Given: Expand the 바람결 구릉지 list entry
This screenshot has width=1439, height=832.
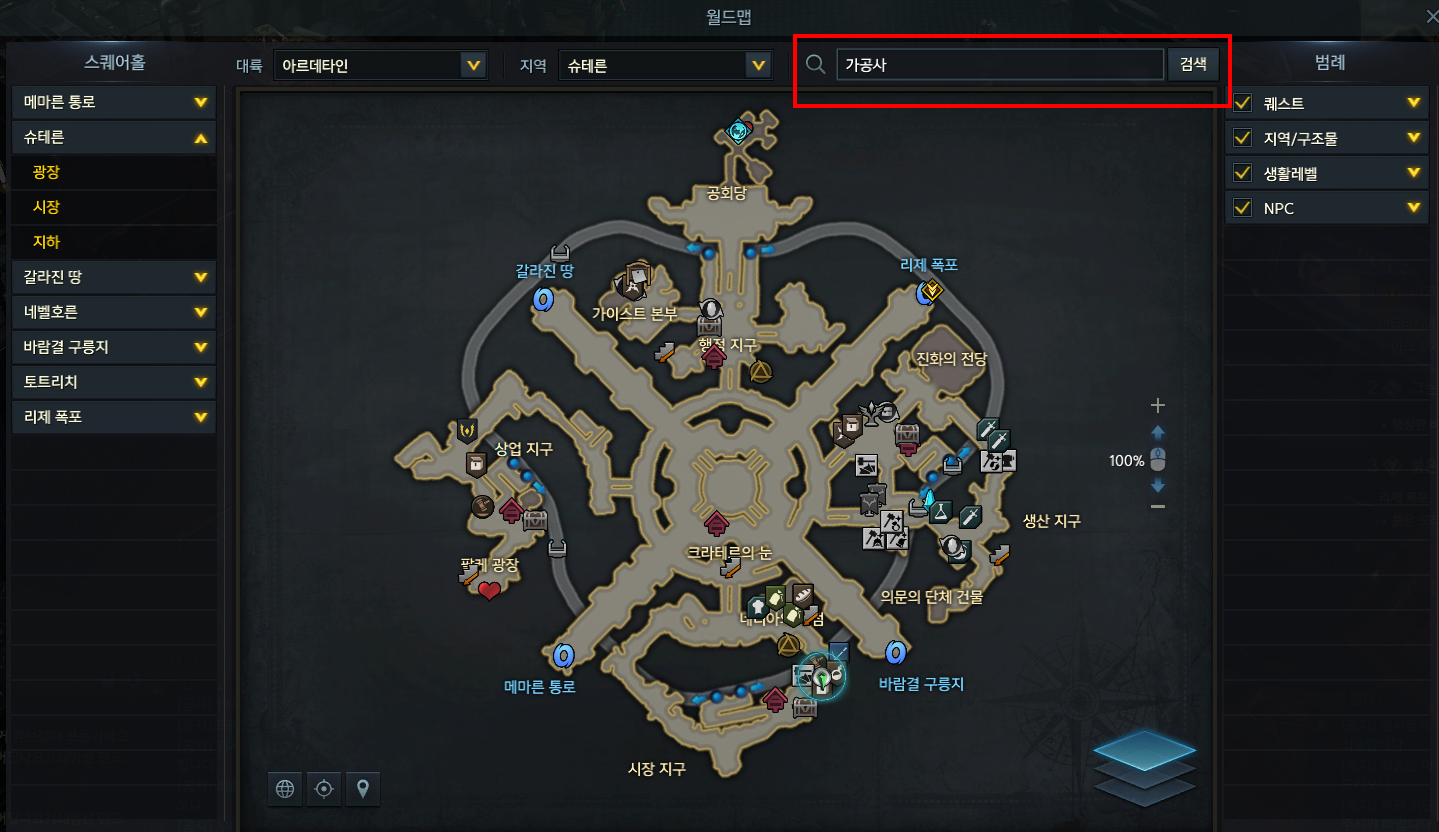Looking at the screenshot, I should 114,347.
